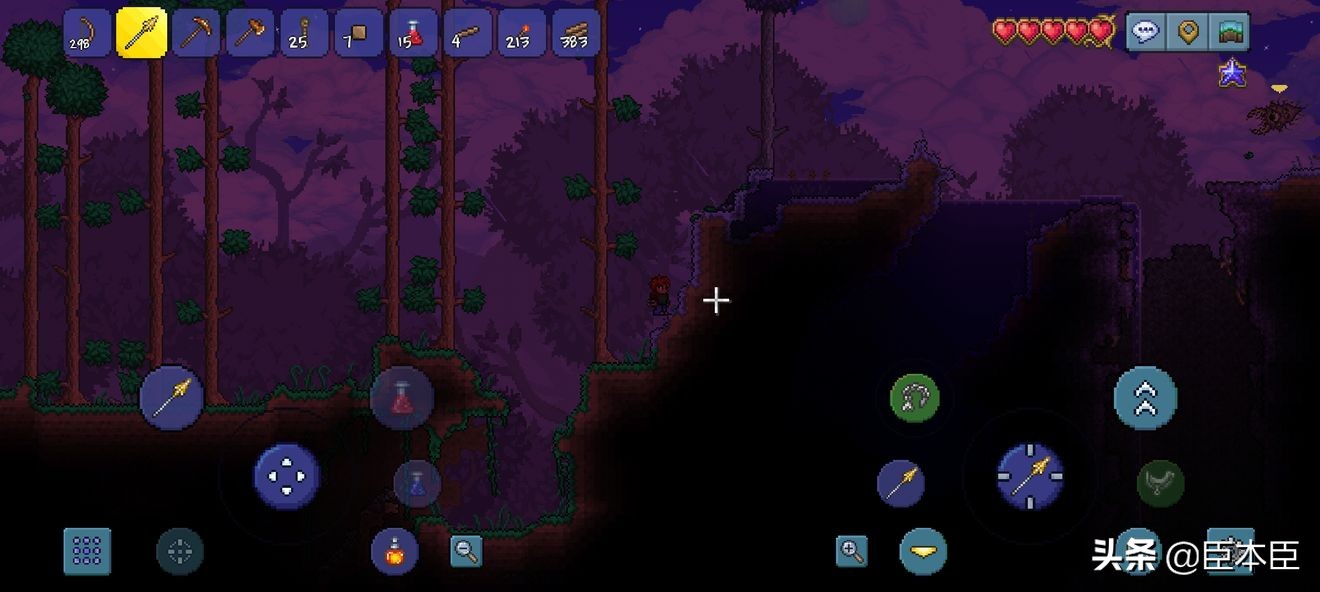This screenshot has height=592, width=1320.
Task: Select the wood stack of 383
Action: 575,32
